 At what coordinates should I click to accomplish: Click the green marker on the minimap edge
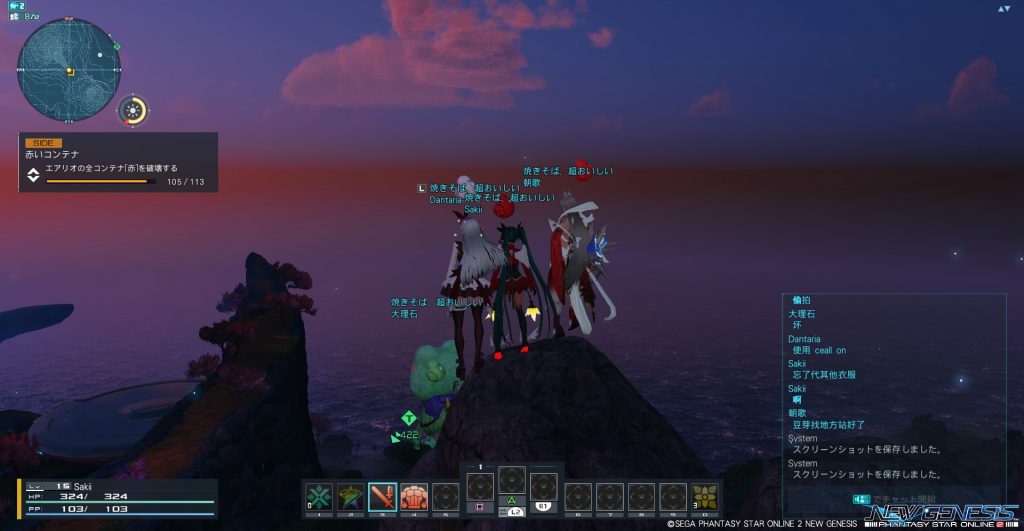[118, 45]
